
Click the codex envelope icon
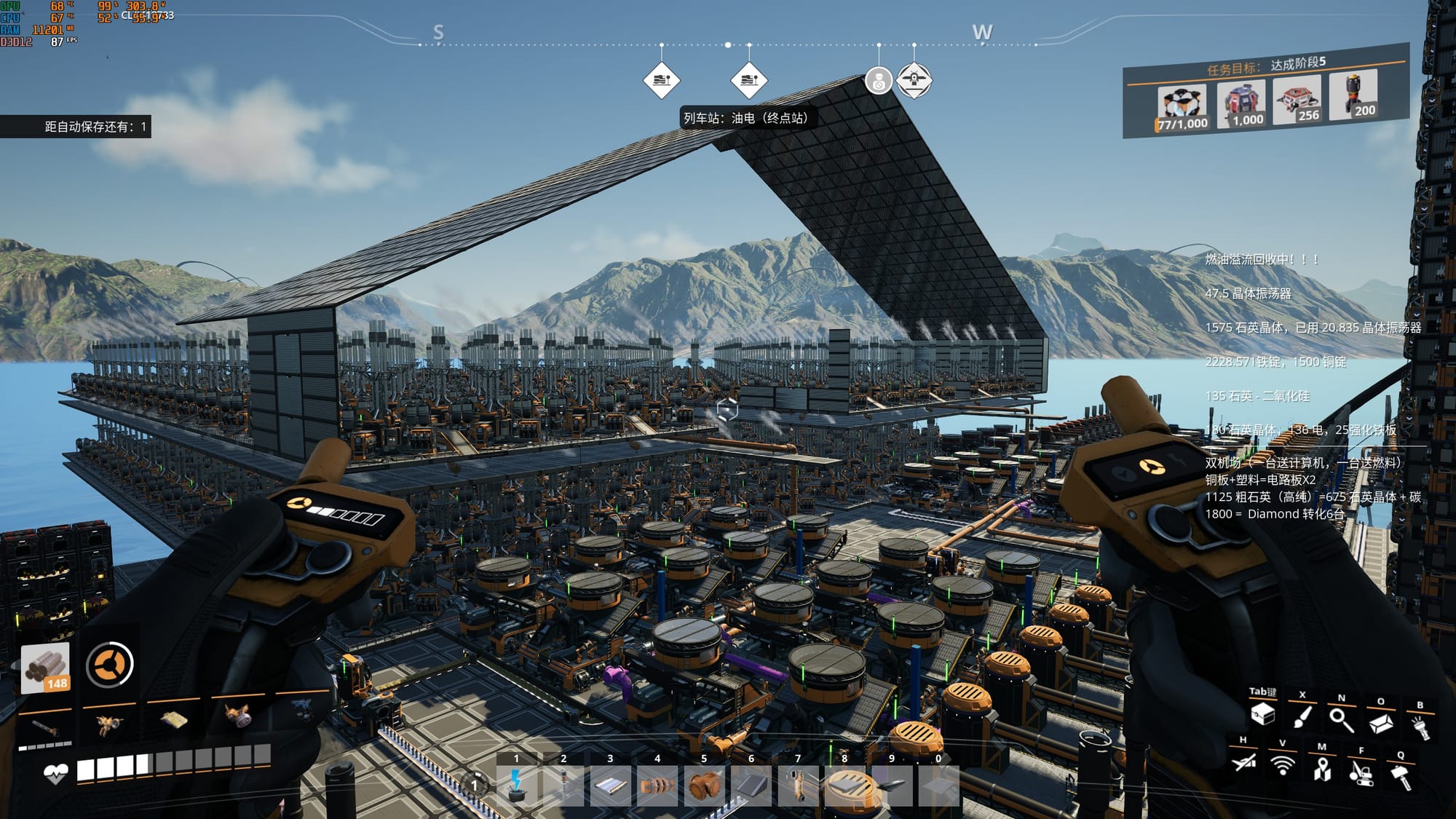1380,723
